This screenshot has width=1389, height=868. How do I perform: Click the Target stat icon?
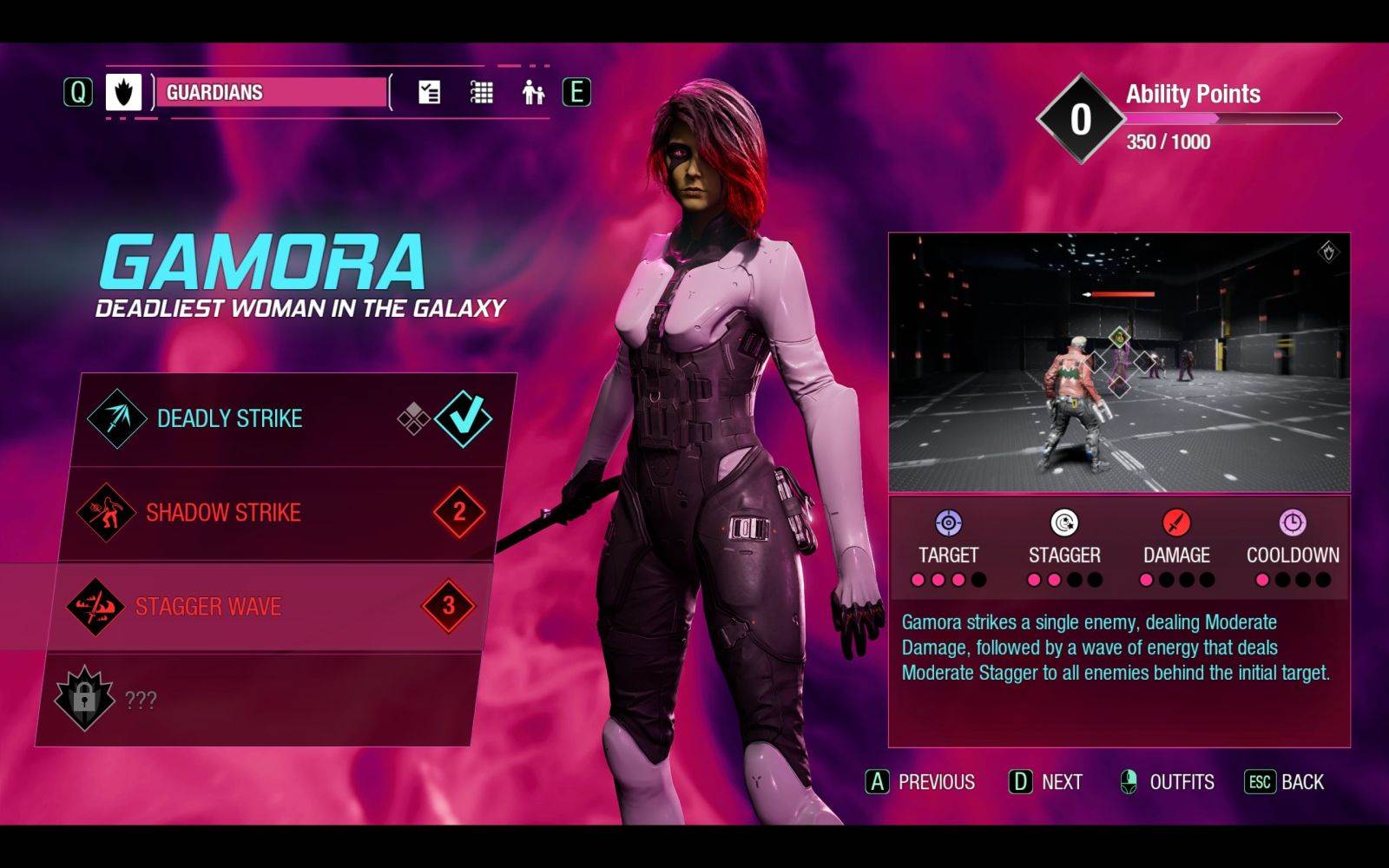949,523
